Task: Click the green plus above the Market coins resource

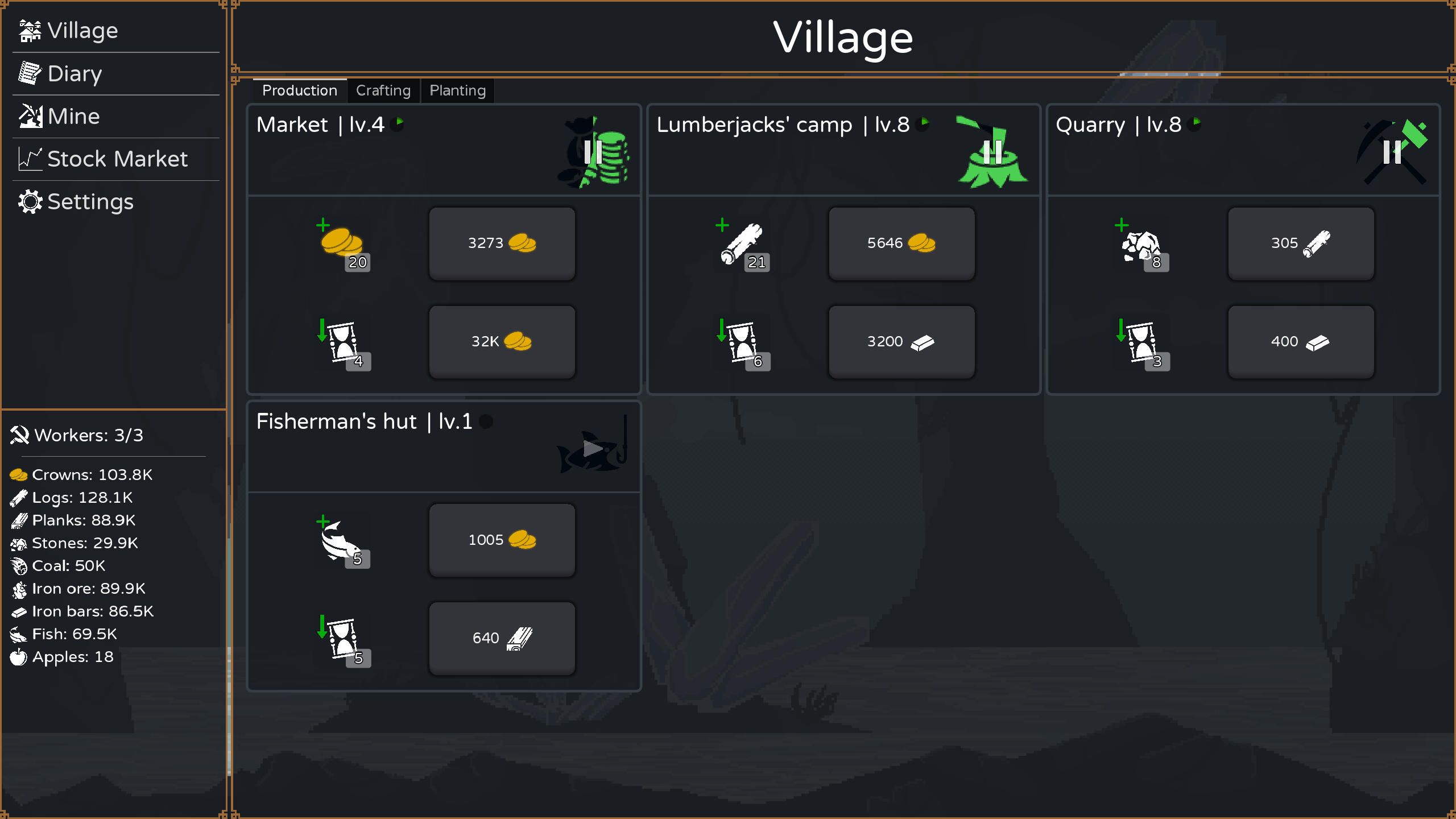Action: click(323, 225)
